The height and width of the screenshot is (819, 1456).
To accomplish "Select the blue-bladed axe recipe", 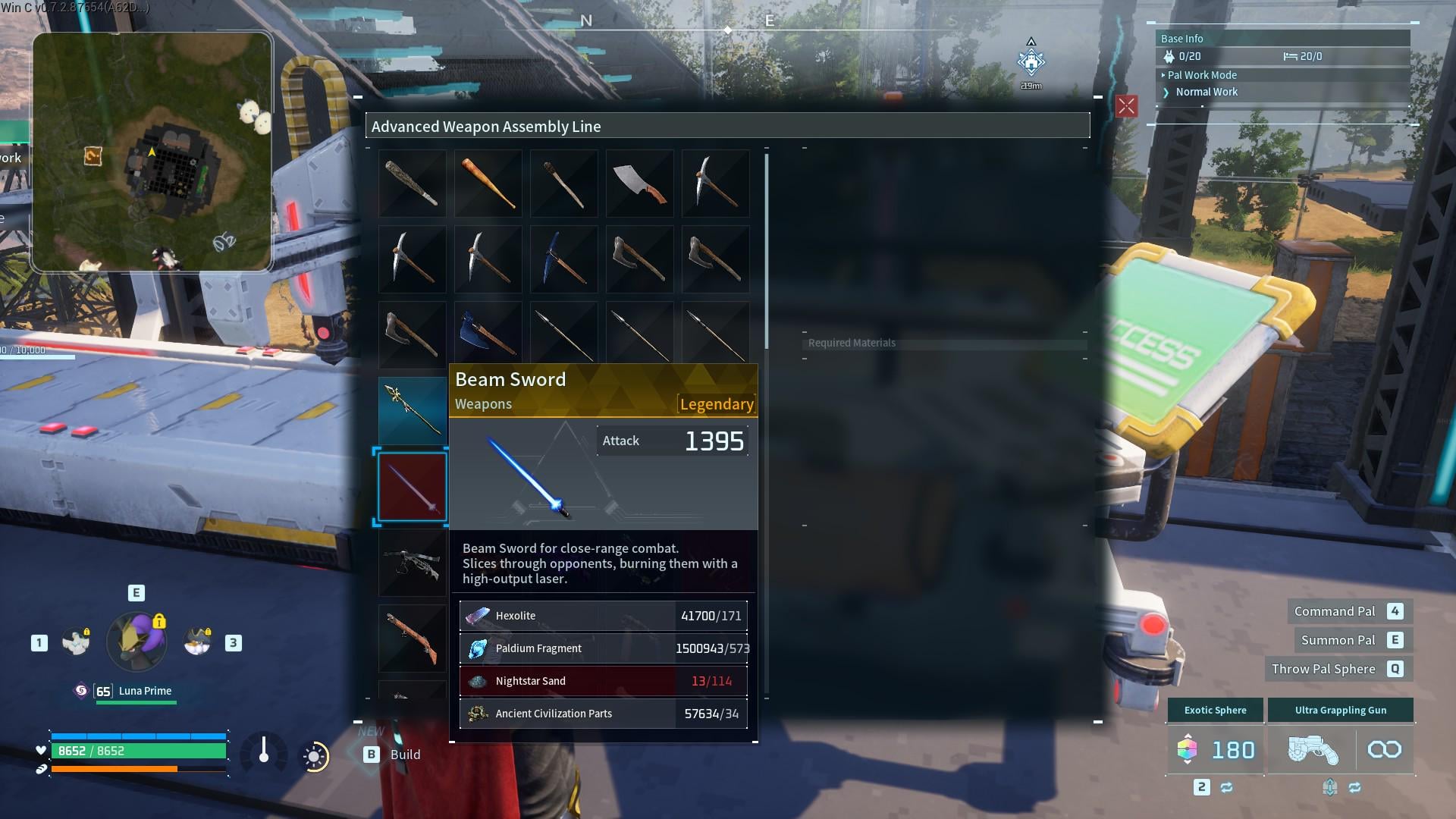I will click(488, 334).
